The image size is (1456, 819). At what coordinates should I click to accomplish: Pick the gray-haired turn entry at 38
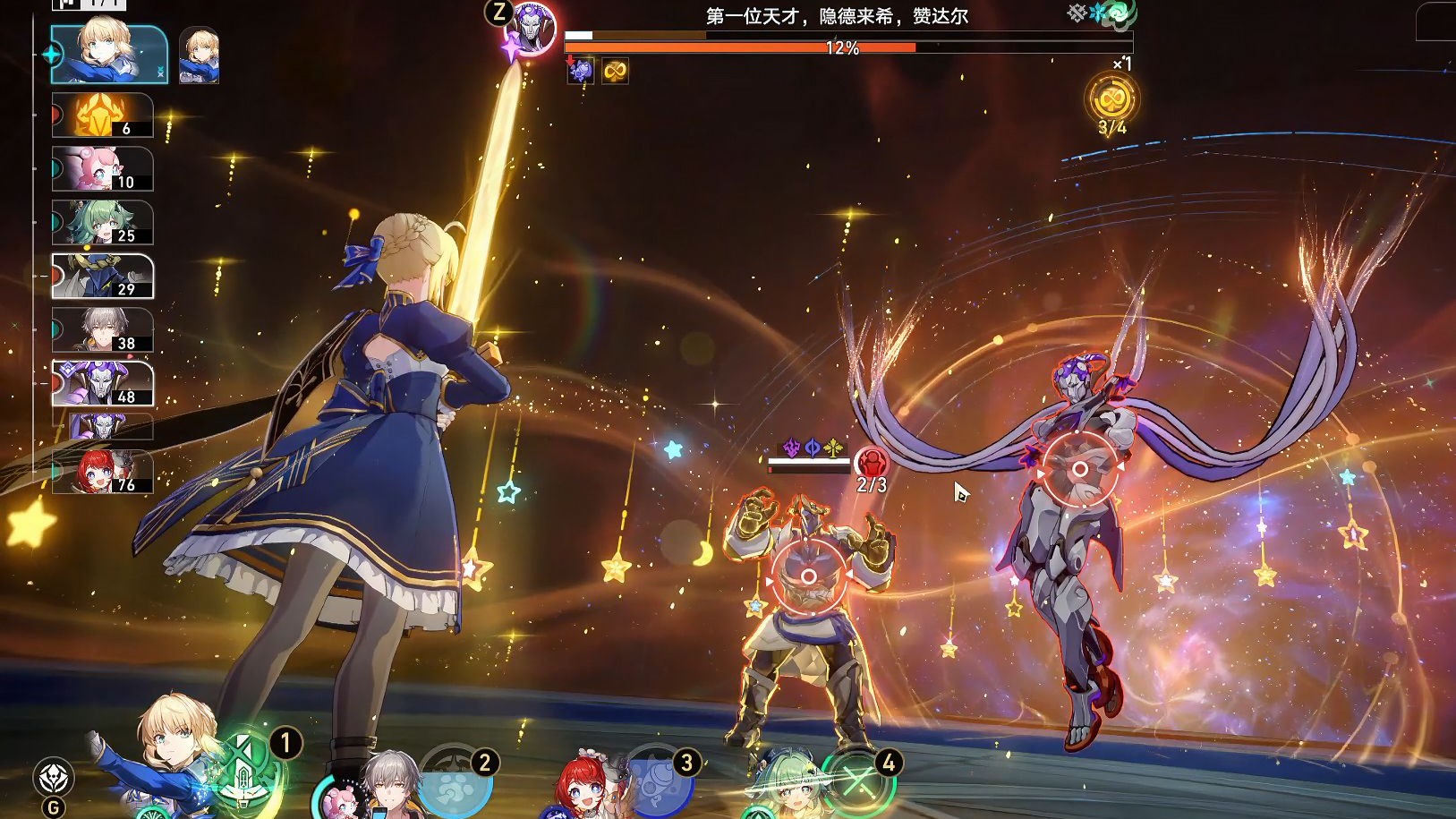102,330
